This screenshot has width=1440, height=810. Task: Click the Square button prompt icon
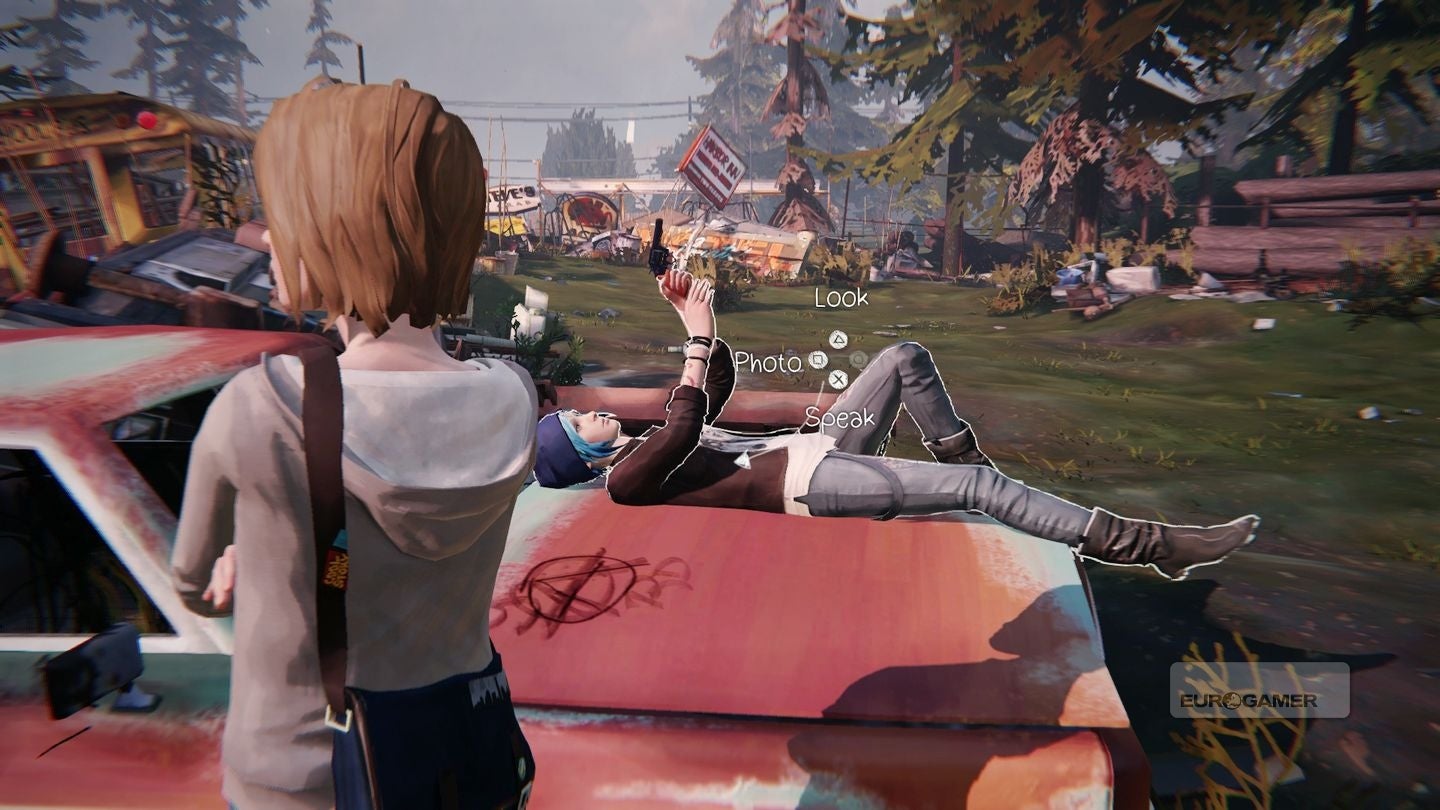click(x=818, y=359)
